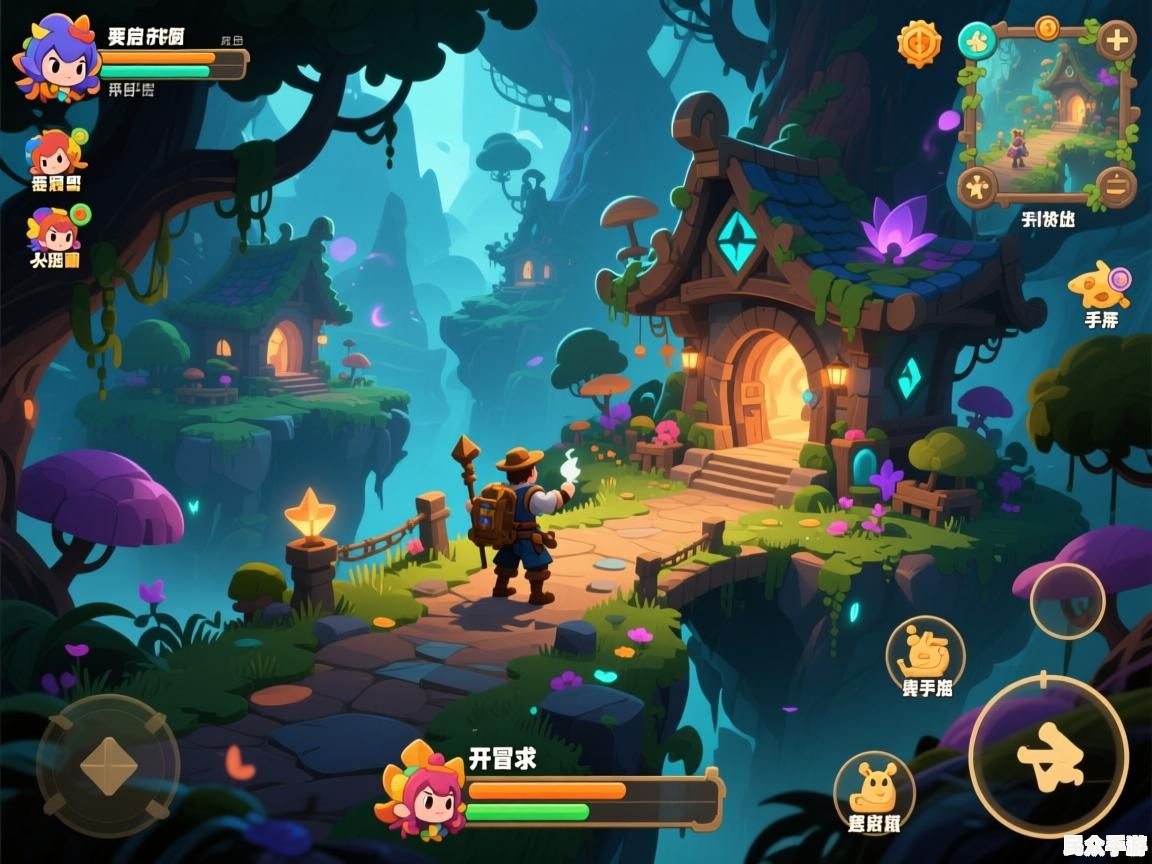The image size is (1152, 864).
Task: Tap the purple-haired player portrait
Action: pyautogui.click(x=55, y=58)
